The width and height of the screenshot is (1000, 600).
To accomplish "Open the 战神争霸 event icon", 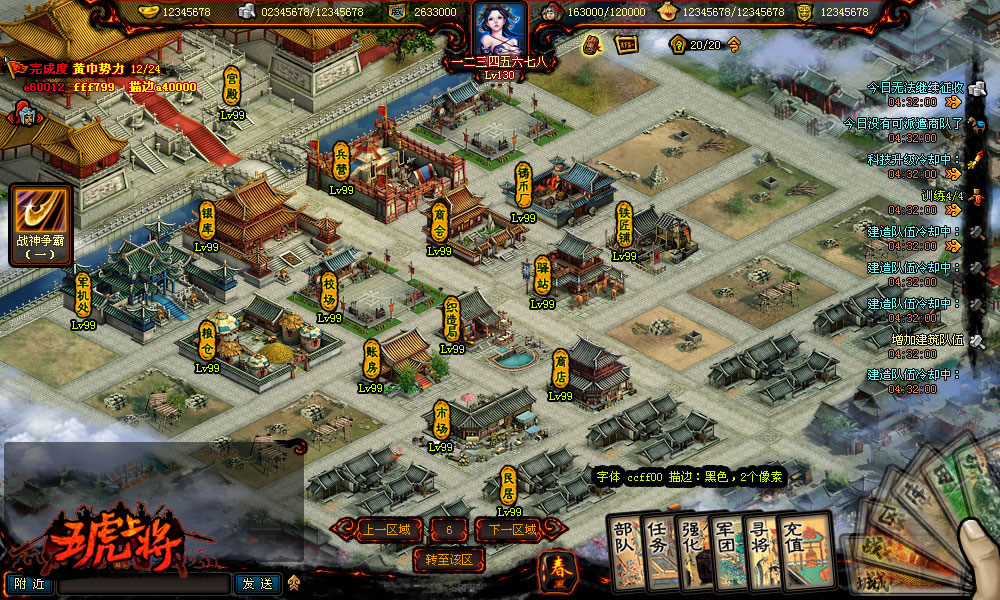I will click(x=40, y=220).
